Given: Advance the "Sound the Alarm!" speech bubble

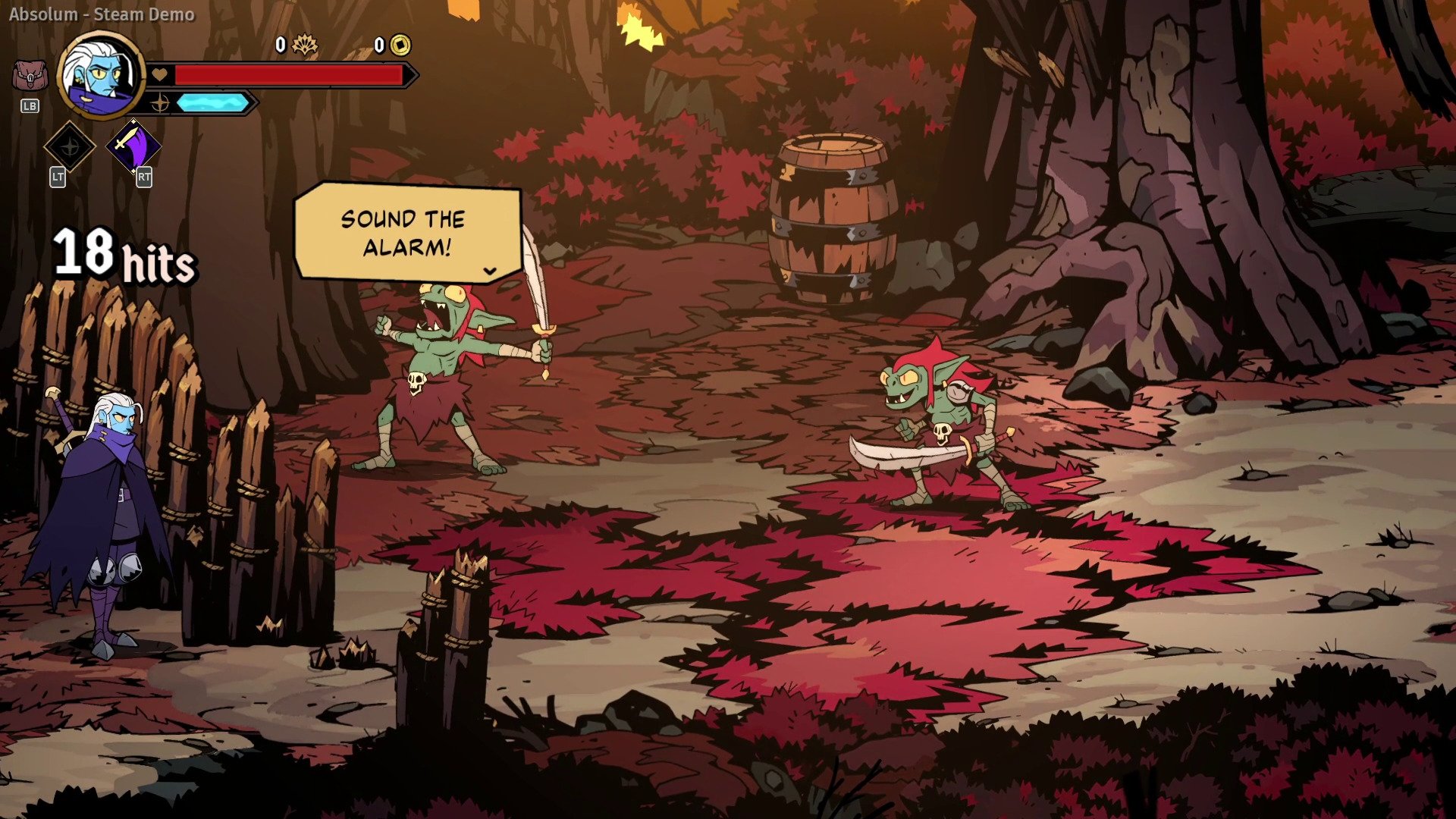Looking at the screenshot, I should (x=490, y=271).
